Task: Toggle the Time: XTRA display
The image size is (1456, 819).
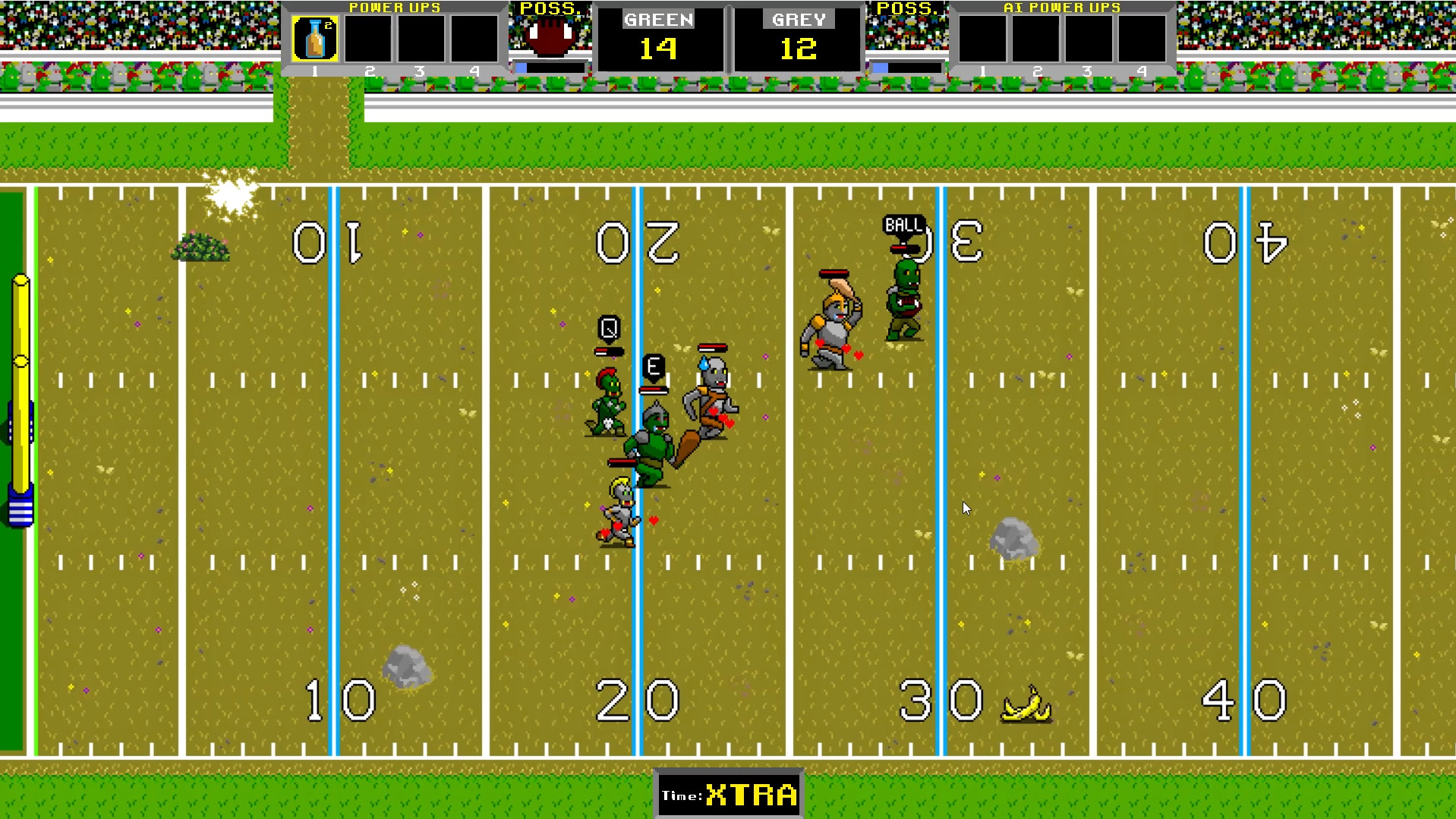Action: [x=727, y=795]
